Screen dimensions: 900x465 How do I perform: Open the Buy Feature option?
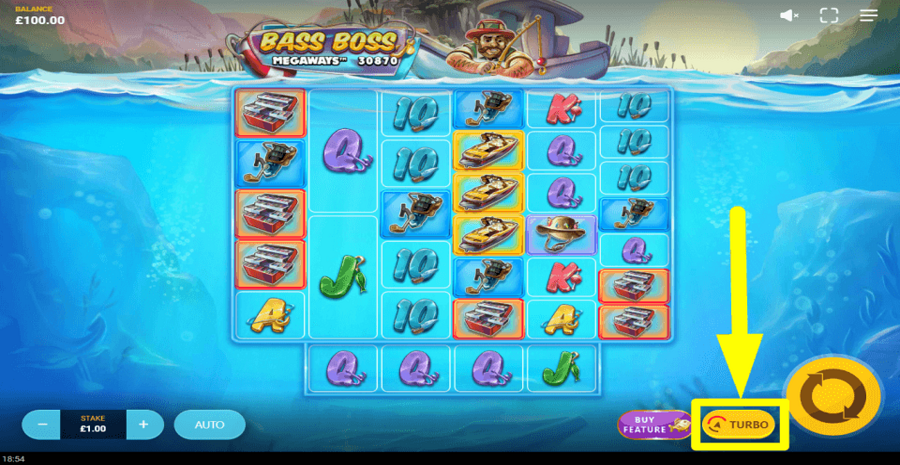pyautogui.click(x=651, y=425)
